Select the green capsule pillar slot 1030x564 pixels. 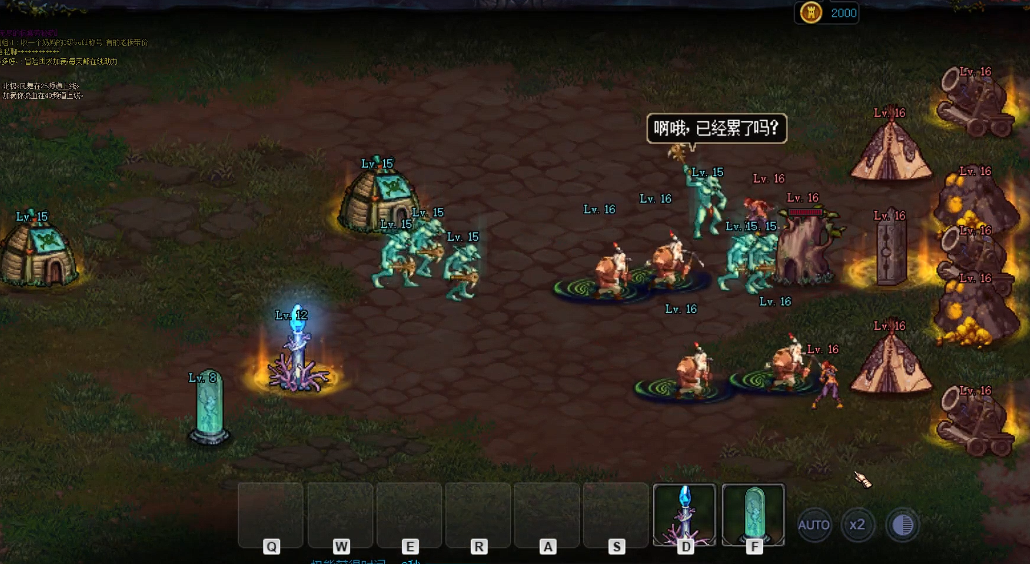[x=753, y=514]
